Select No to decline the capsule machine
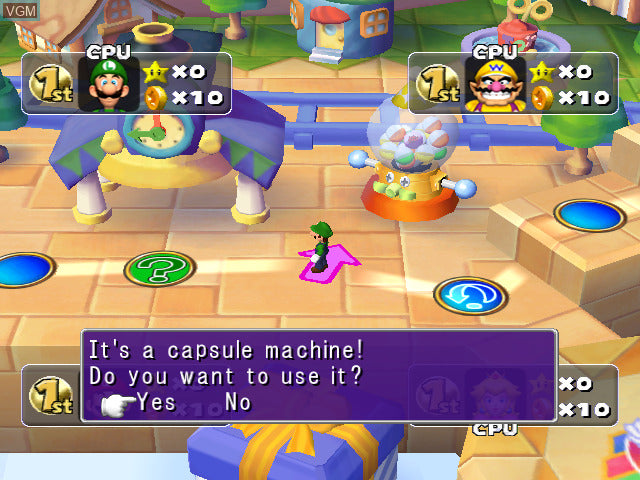Screen dimensions: 640x480 click(x=238, y=402)
